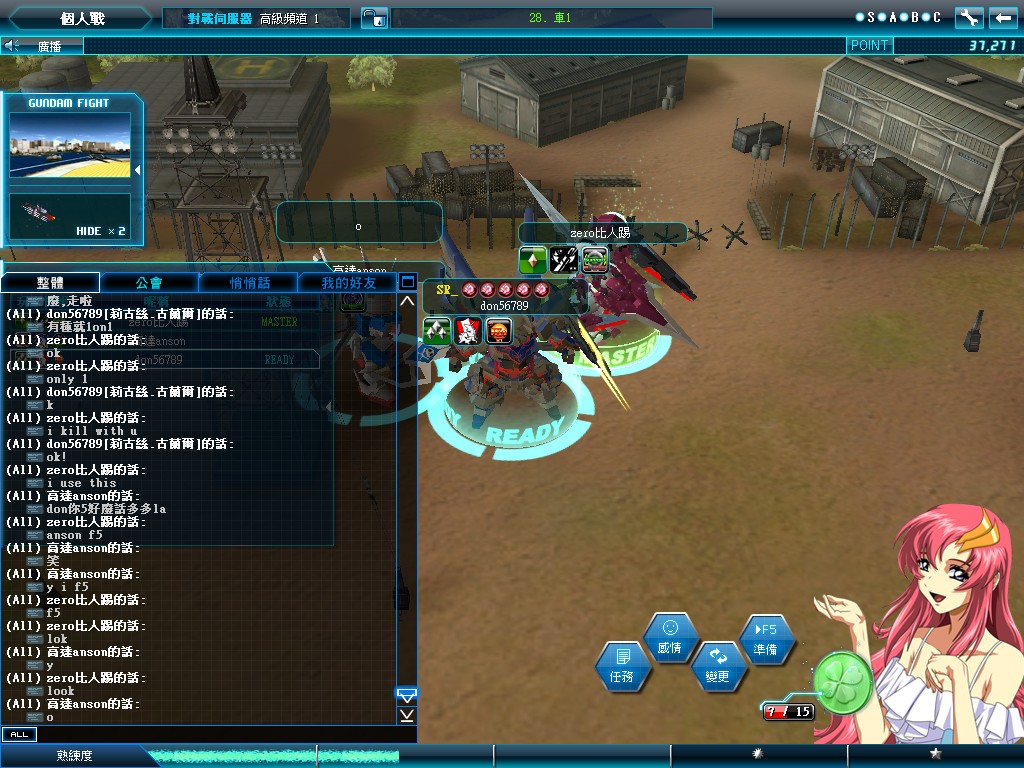Screen dimensions: 1024x768
Task: Open the 感情 emotes button
Action: tap(670, 638)
